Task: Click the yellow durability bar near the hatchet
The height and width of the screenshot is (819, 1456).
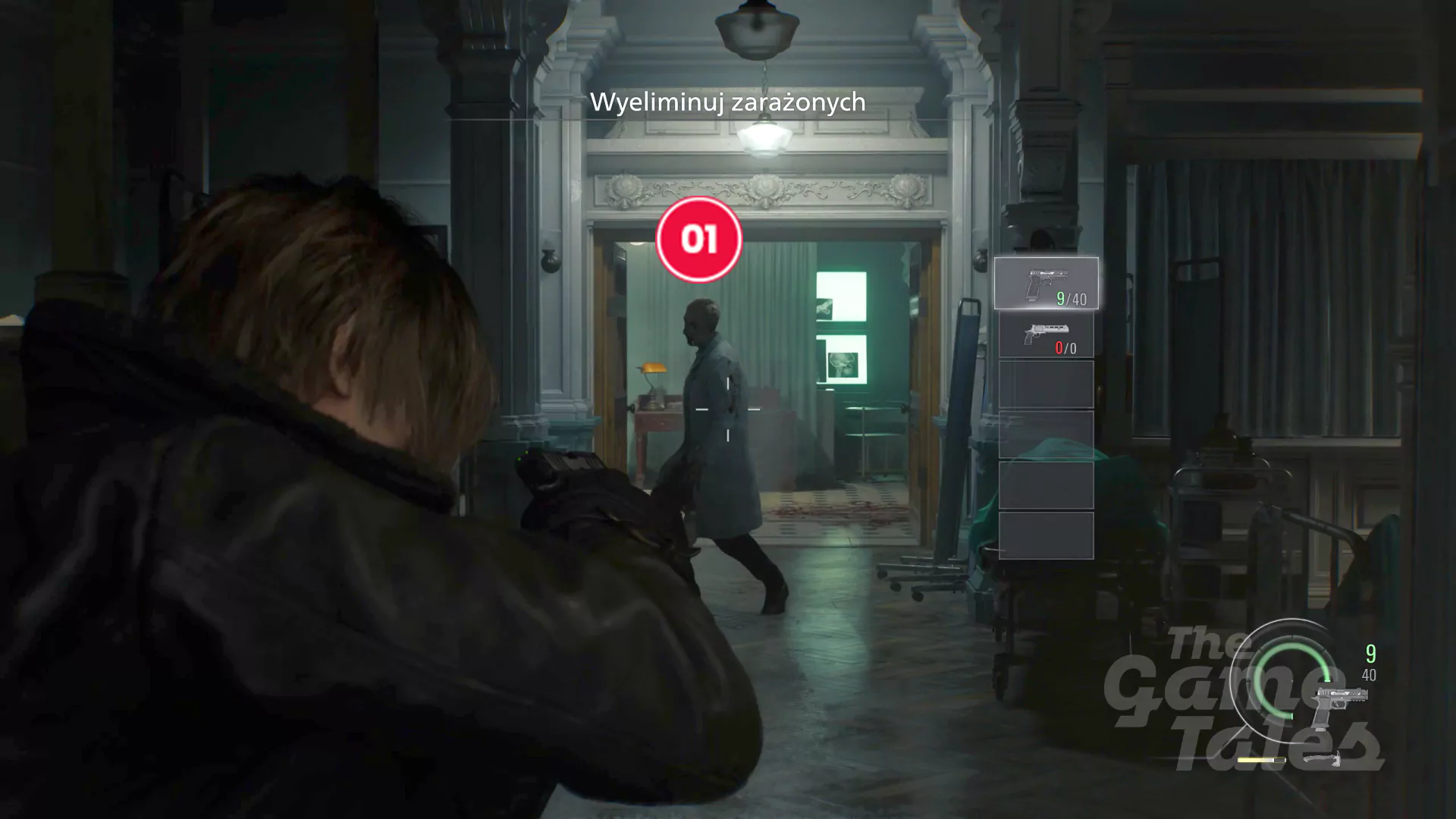Action: point(1261,760)
